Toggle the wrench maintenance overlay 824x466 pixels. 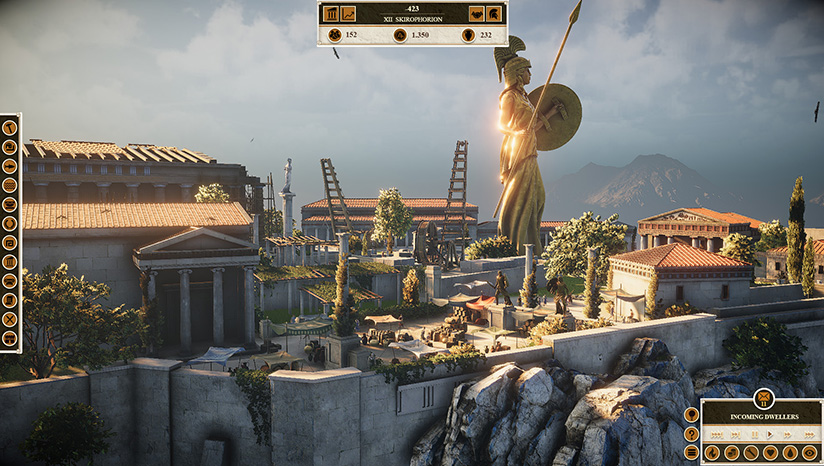(x=751, y=453)
